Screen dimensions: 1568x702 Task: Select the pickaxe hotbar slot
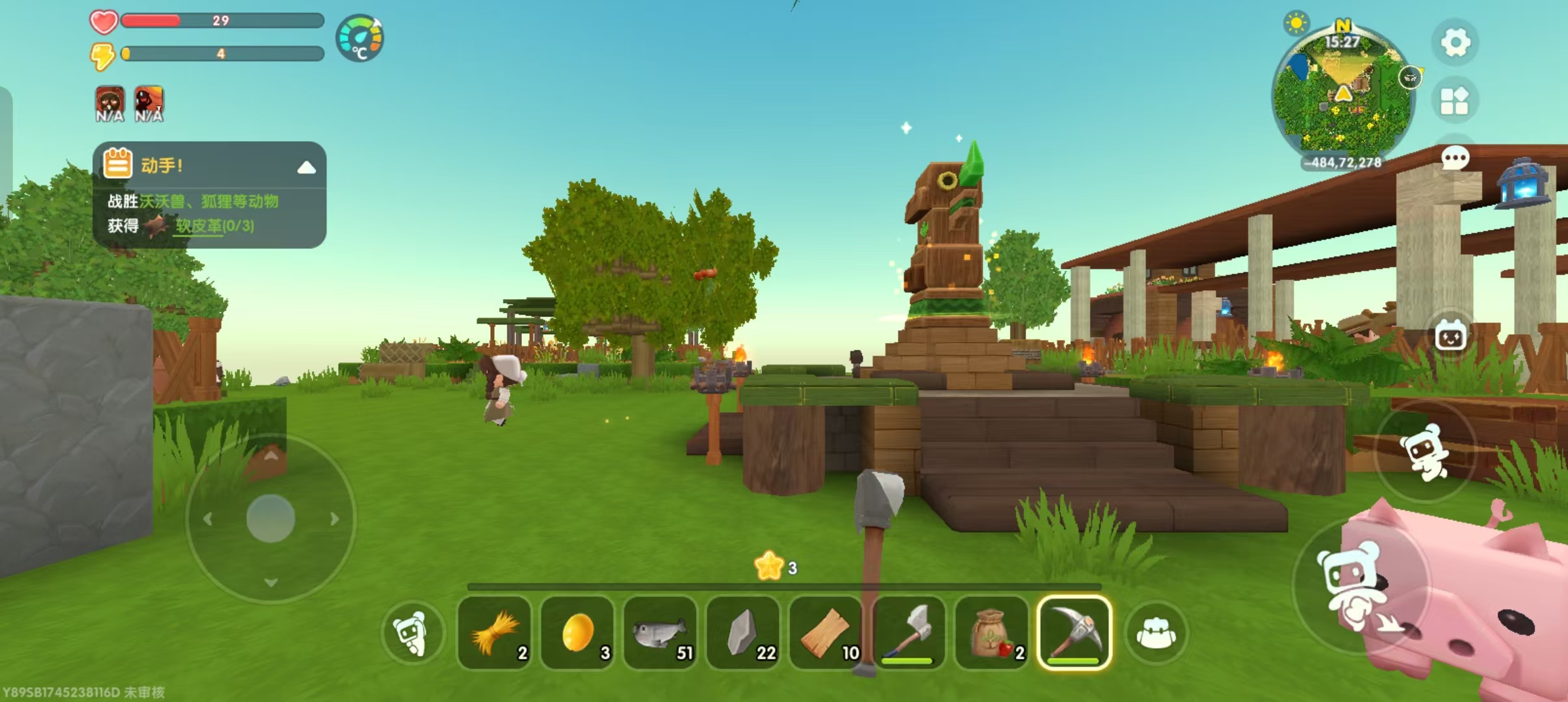[1075, 632]
